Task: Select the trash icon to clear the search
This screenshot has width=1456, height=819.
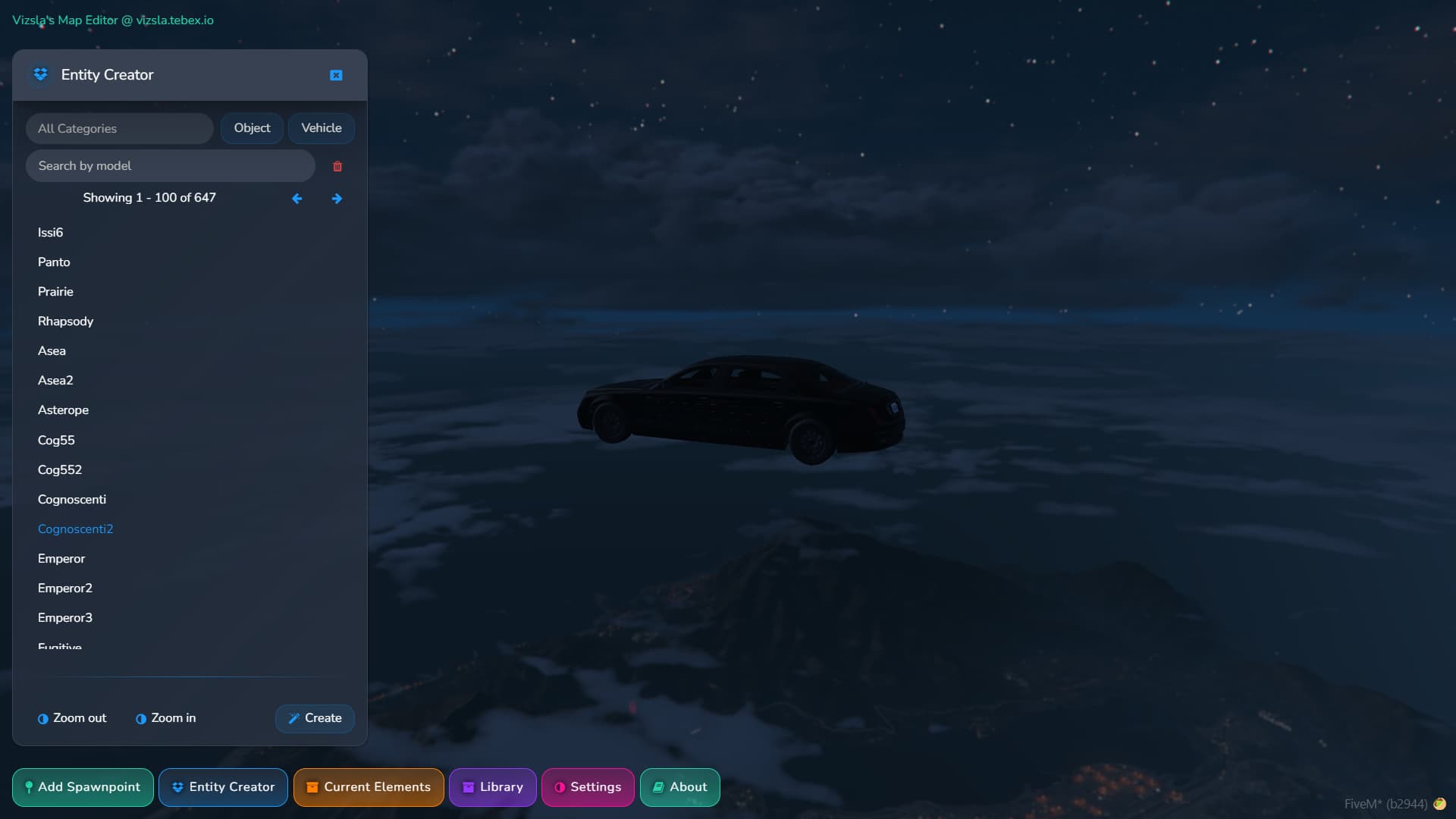Action: click(x=337, y=166)
